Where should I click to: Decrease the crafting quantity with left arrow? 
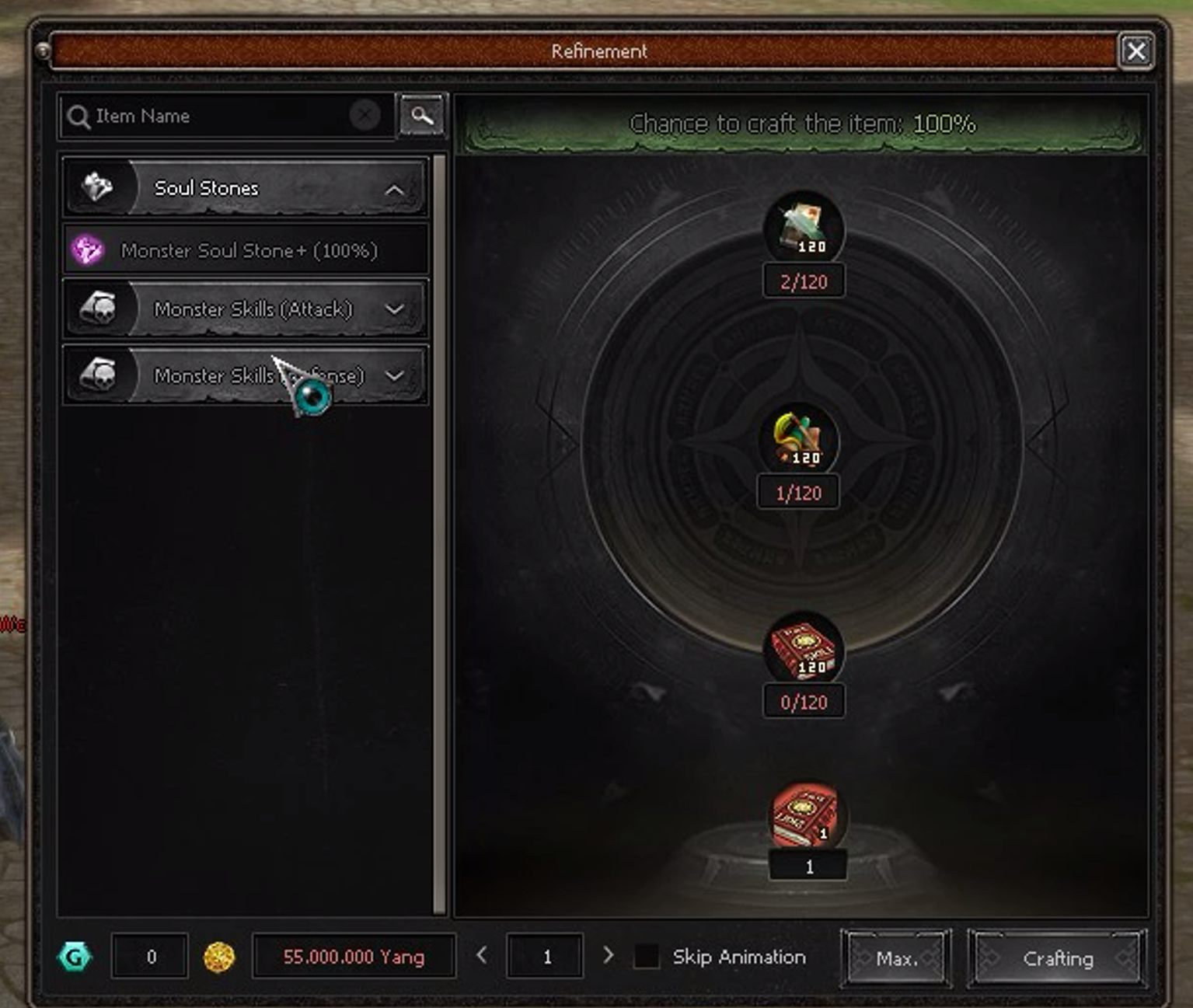482,955
